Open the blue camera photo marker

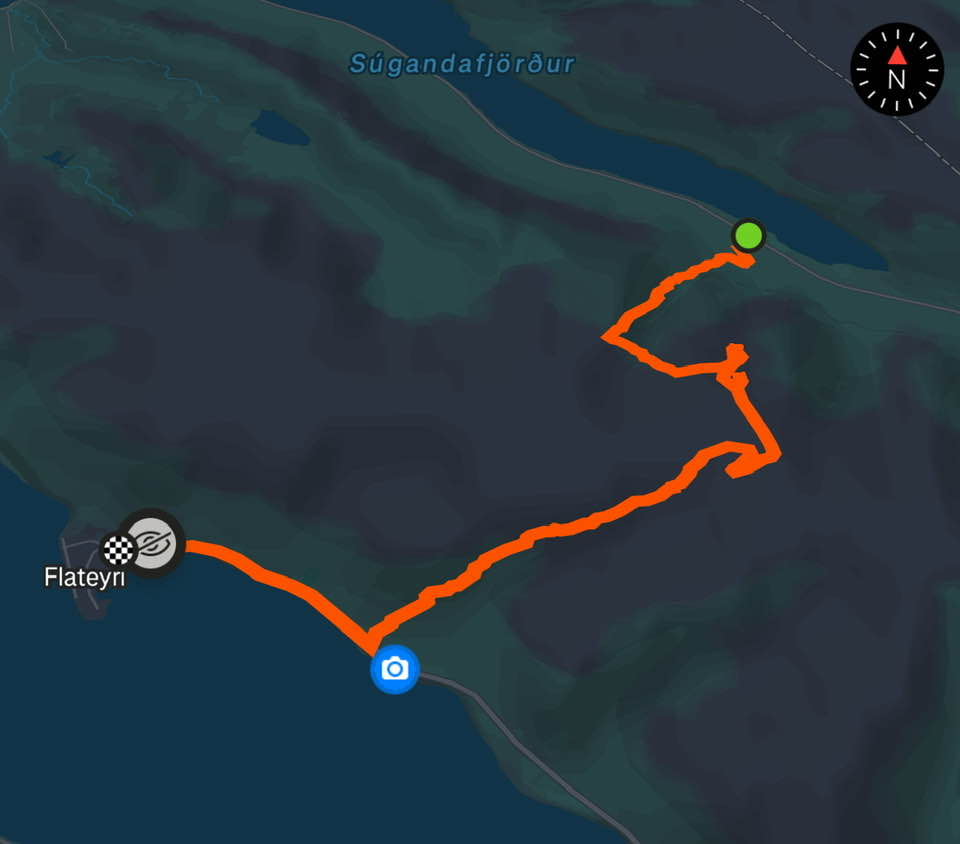(x=395, y=668)
